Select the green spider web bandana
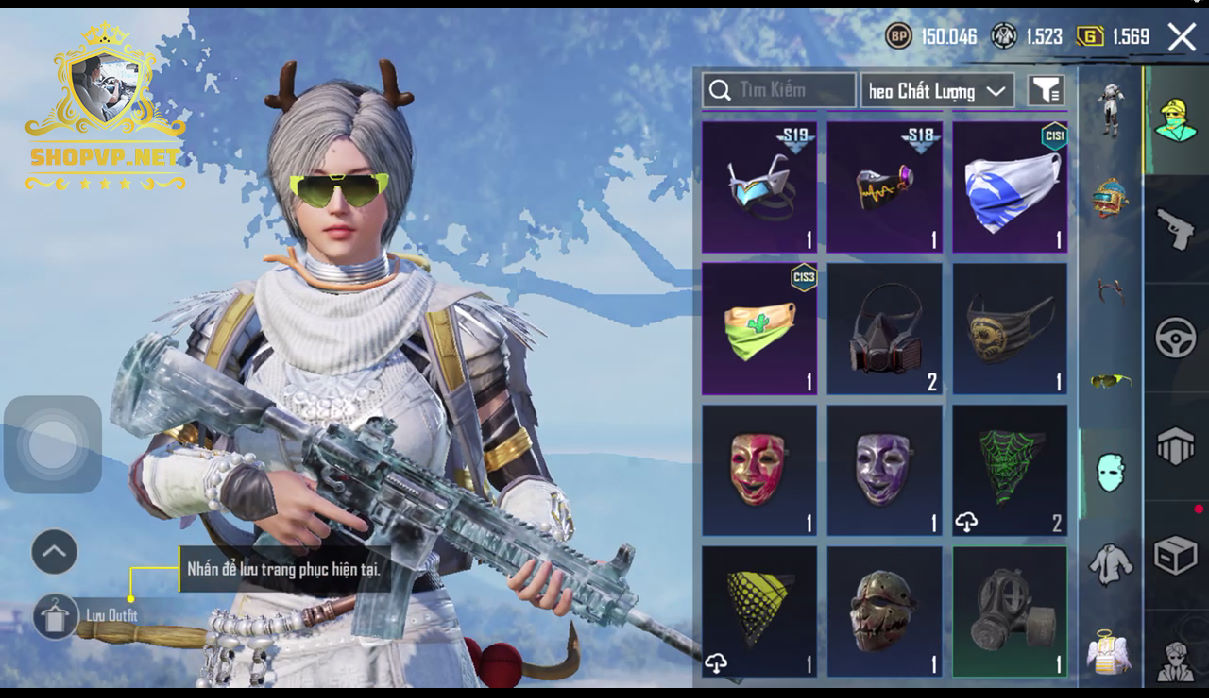The width and height of the screenshot is (1209, 698). point(1009,470)
